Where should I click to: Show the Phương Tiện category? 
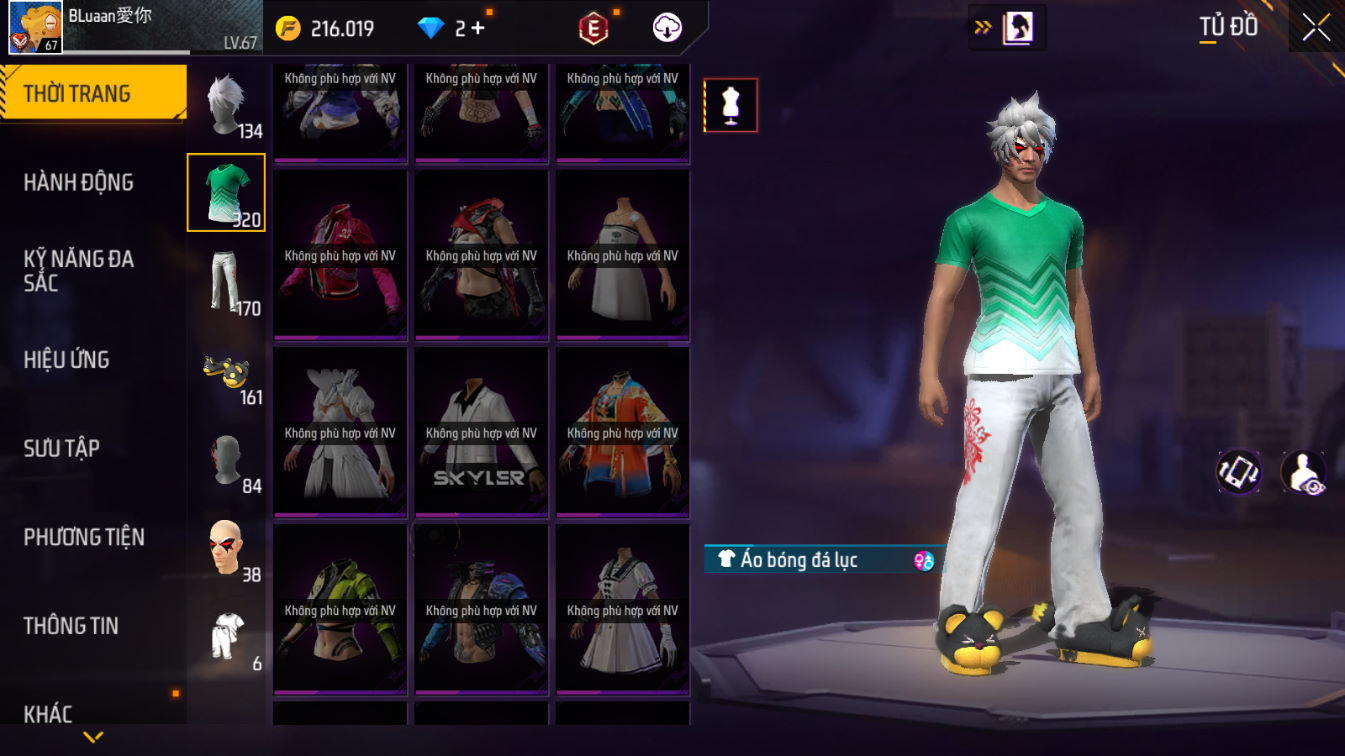[84, 537]
